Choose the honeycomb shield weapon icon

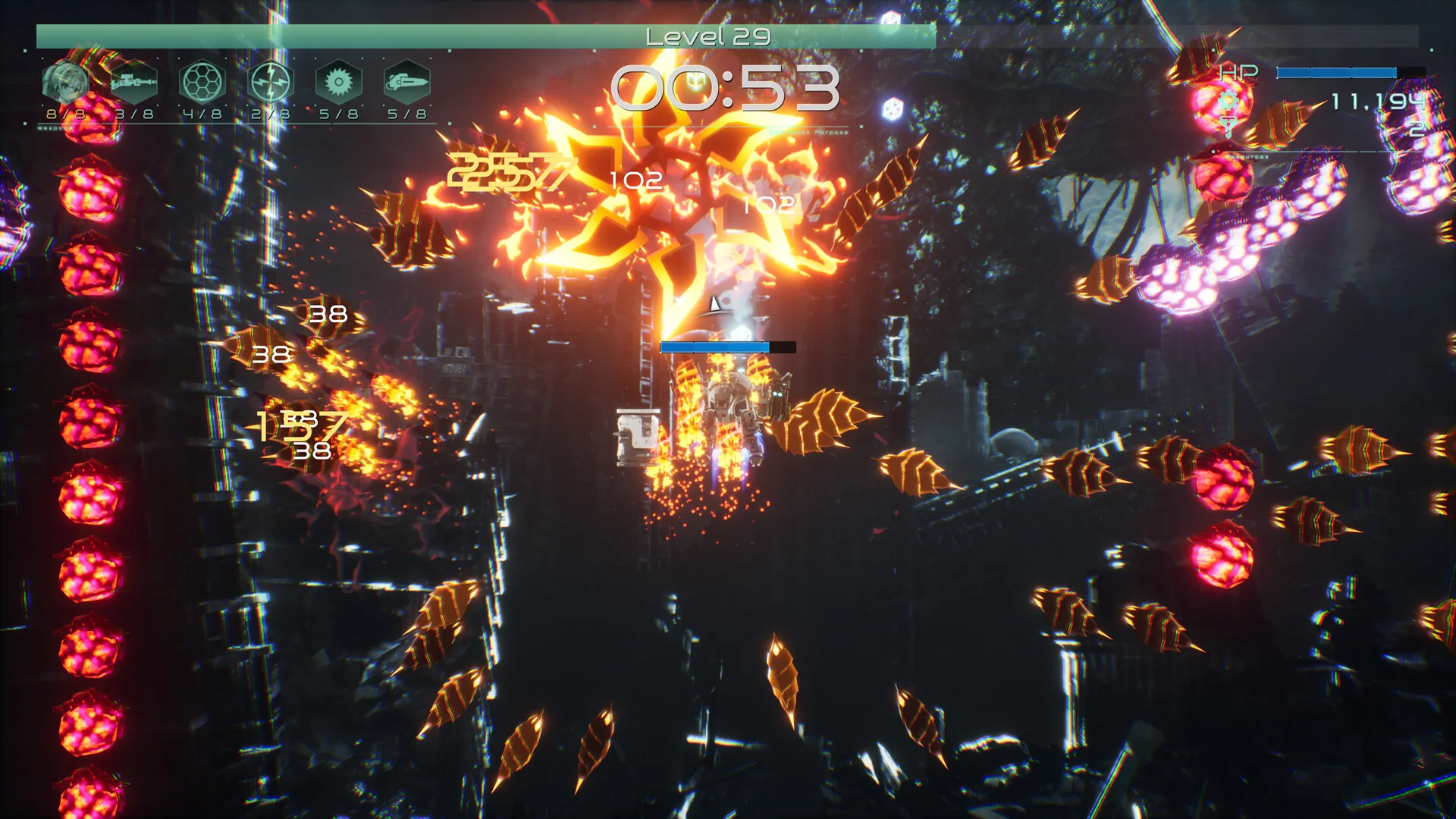coord(202,81)
